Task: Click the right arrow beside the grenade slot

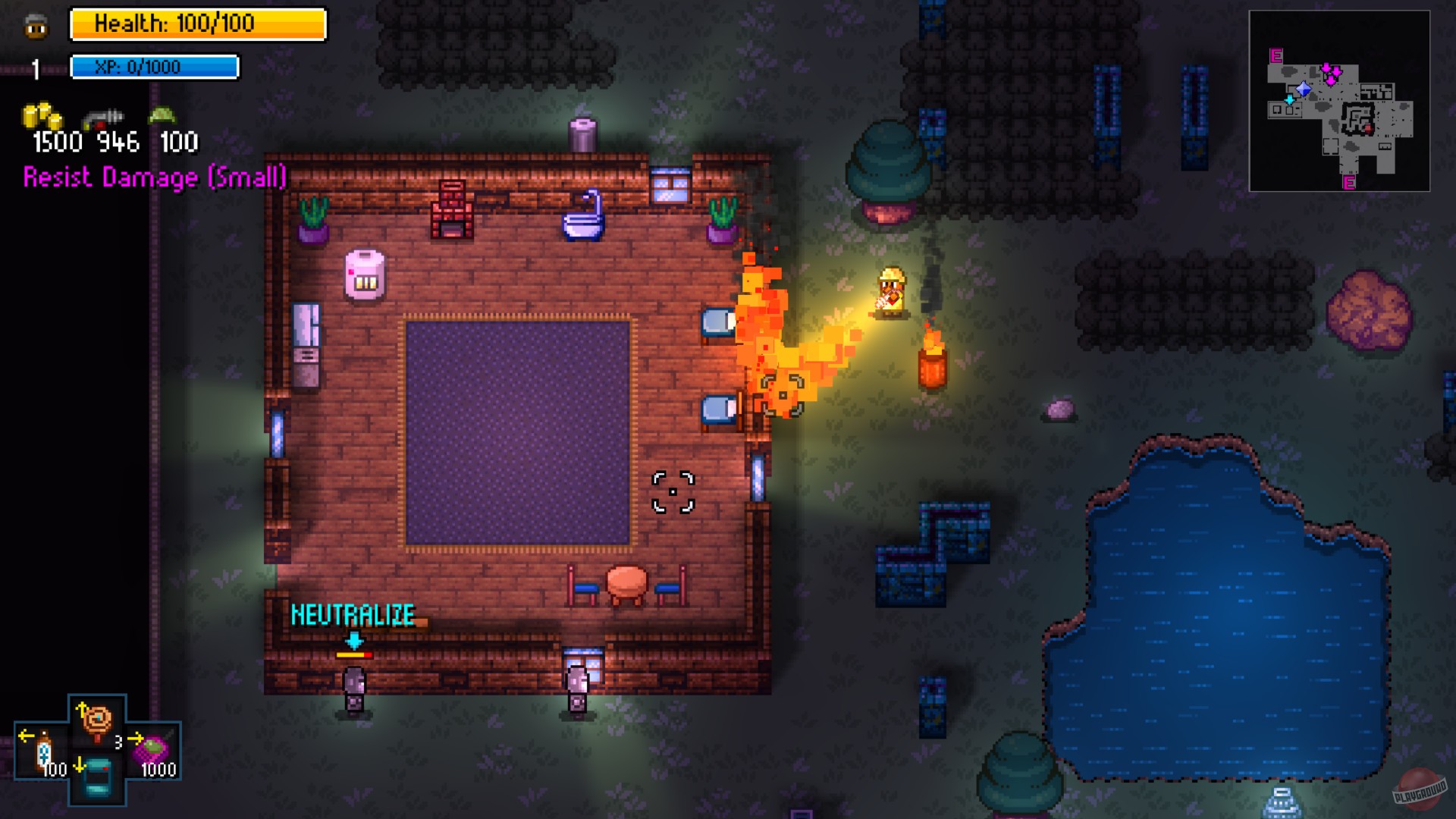Action: point(135,738)
